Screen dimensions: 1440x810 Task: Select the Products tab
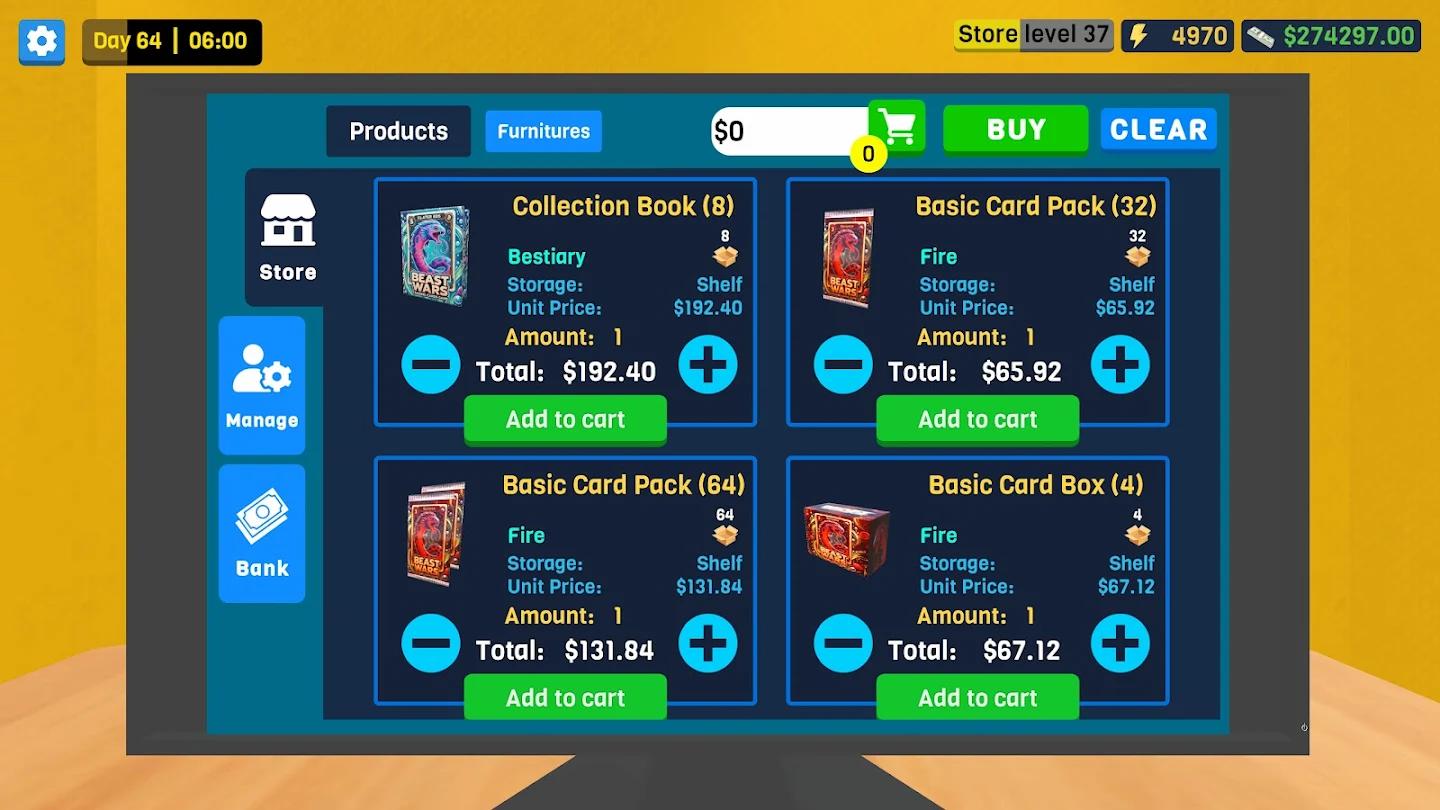[398, 131]
